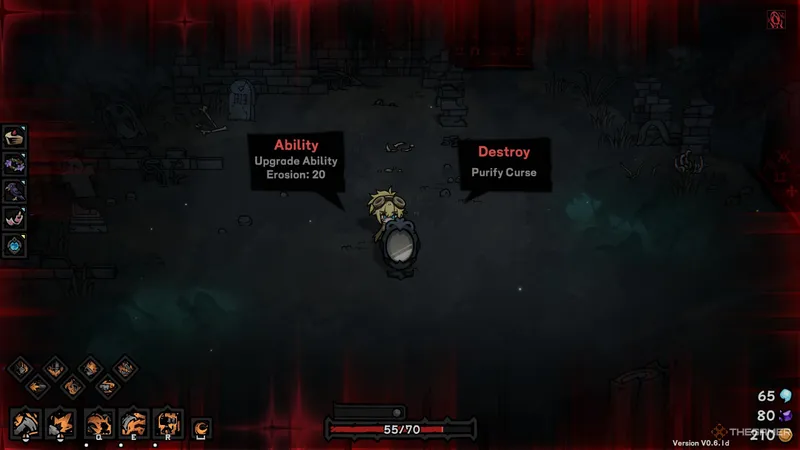Choose the Ability upgrade option

tap(296, 160)
